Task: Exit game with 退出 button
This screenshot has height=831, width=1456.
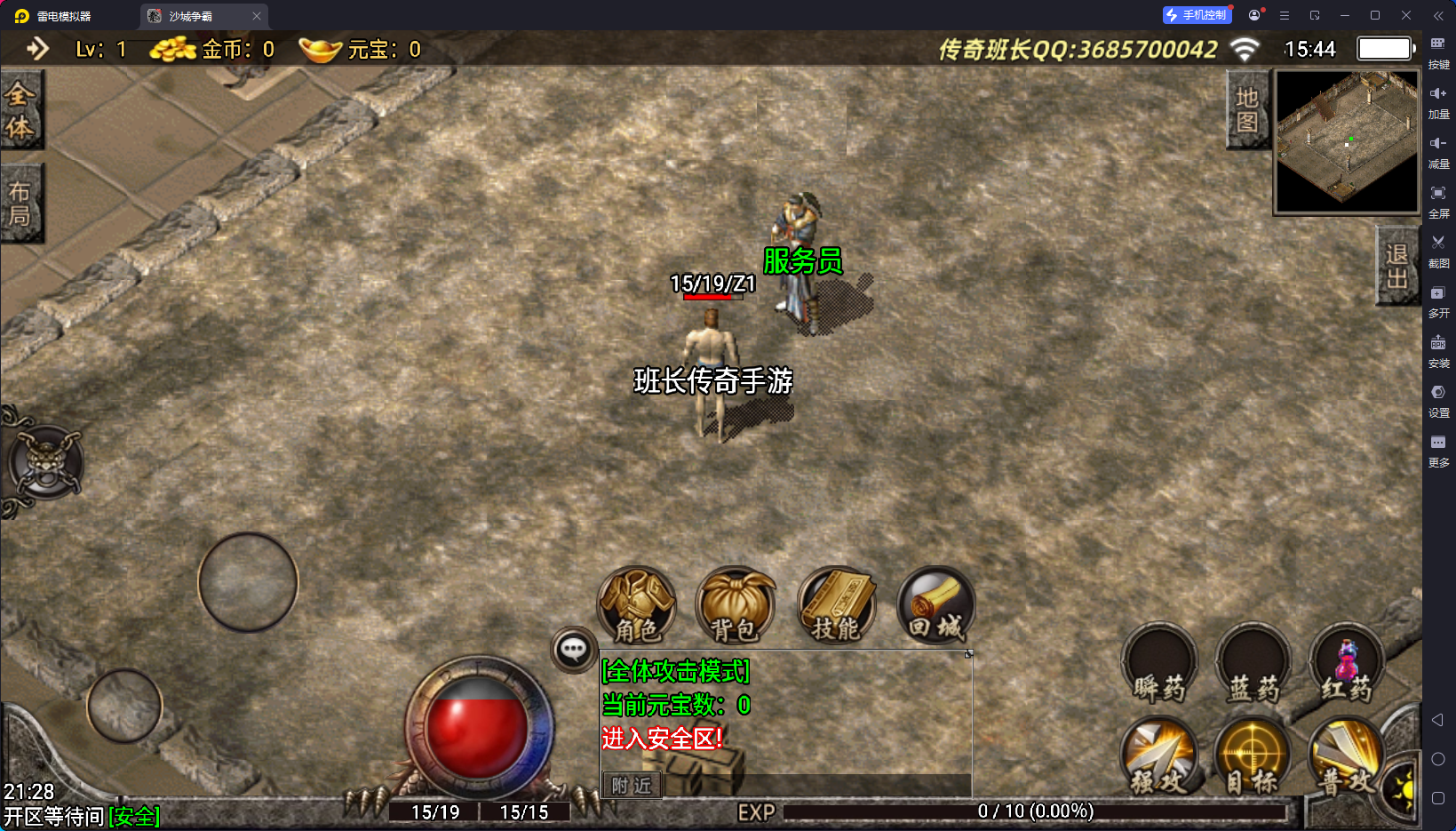Action: tap(1396, 266)
